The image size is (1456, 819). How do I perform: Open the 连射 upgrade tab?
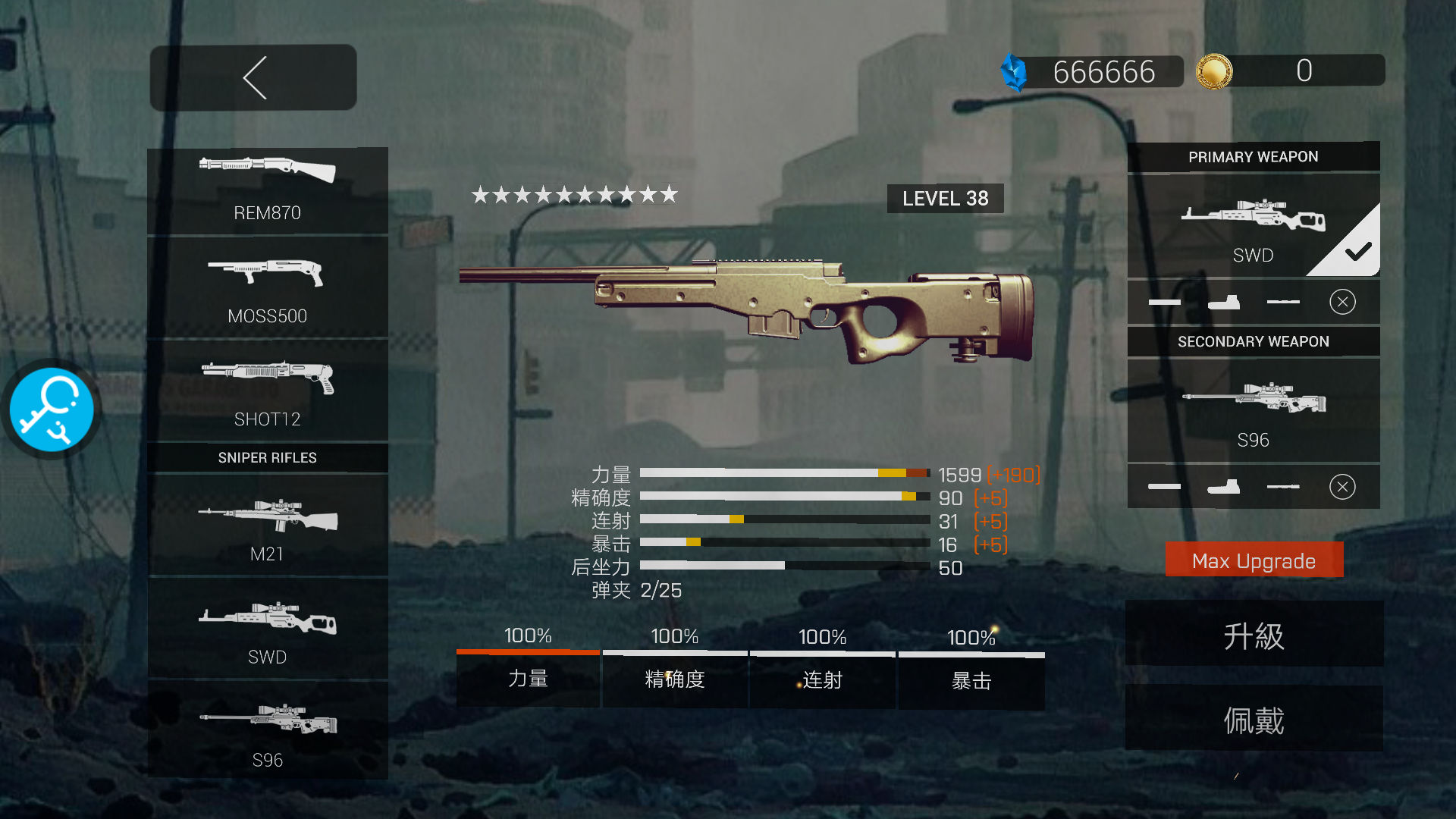pos(823,680)
